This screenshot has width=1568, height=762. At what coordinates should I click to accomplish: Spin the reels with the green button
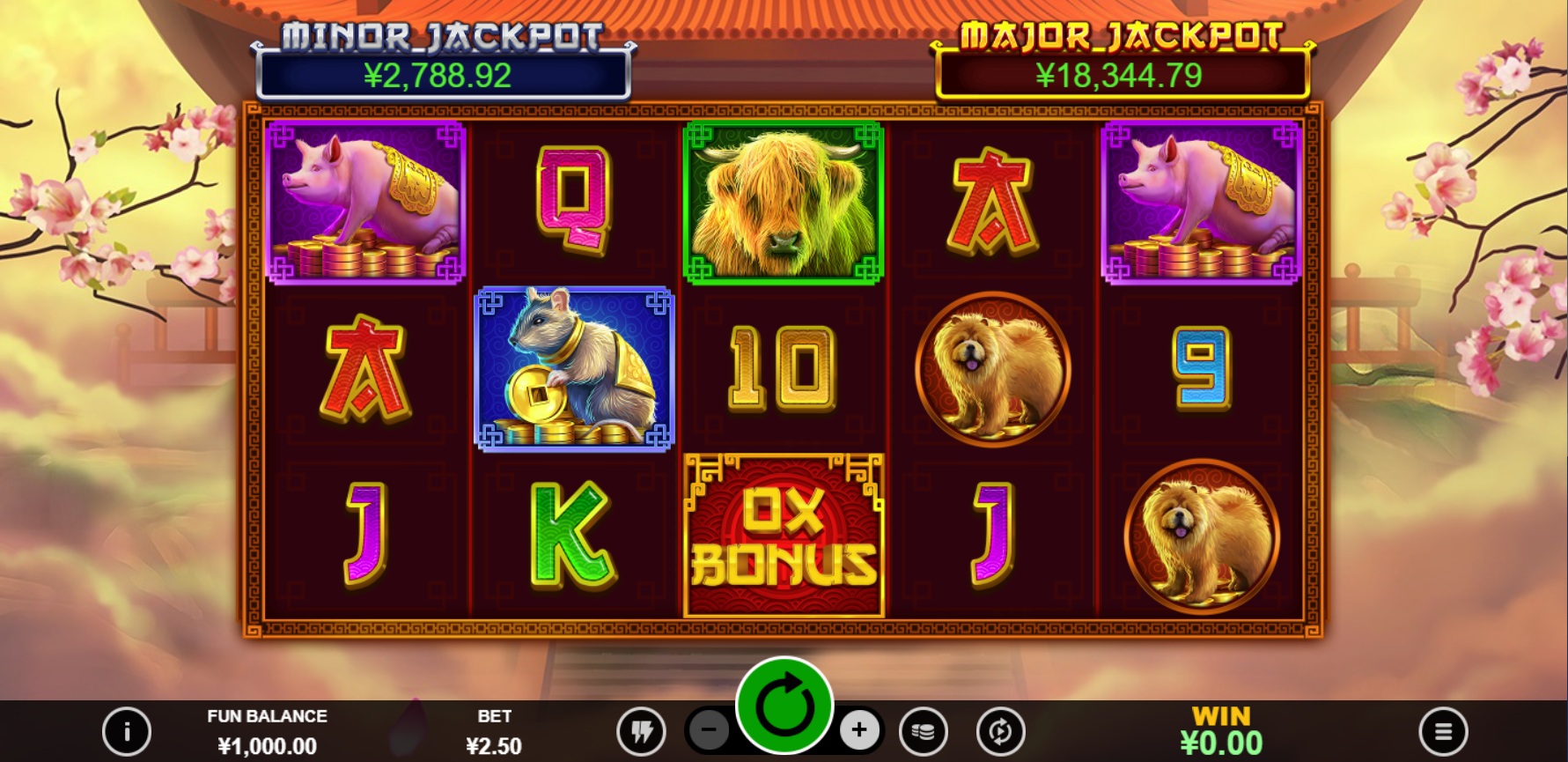pos(784,706)
